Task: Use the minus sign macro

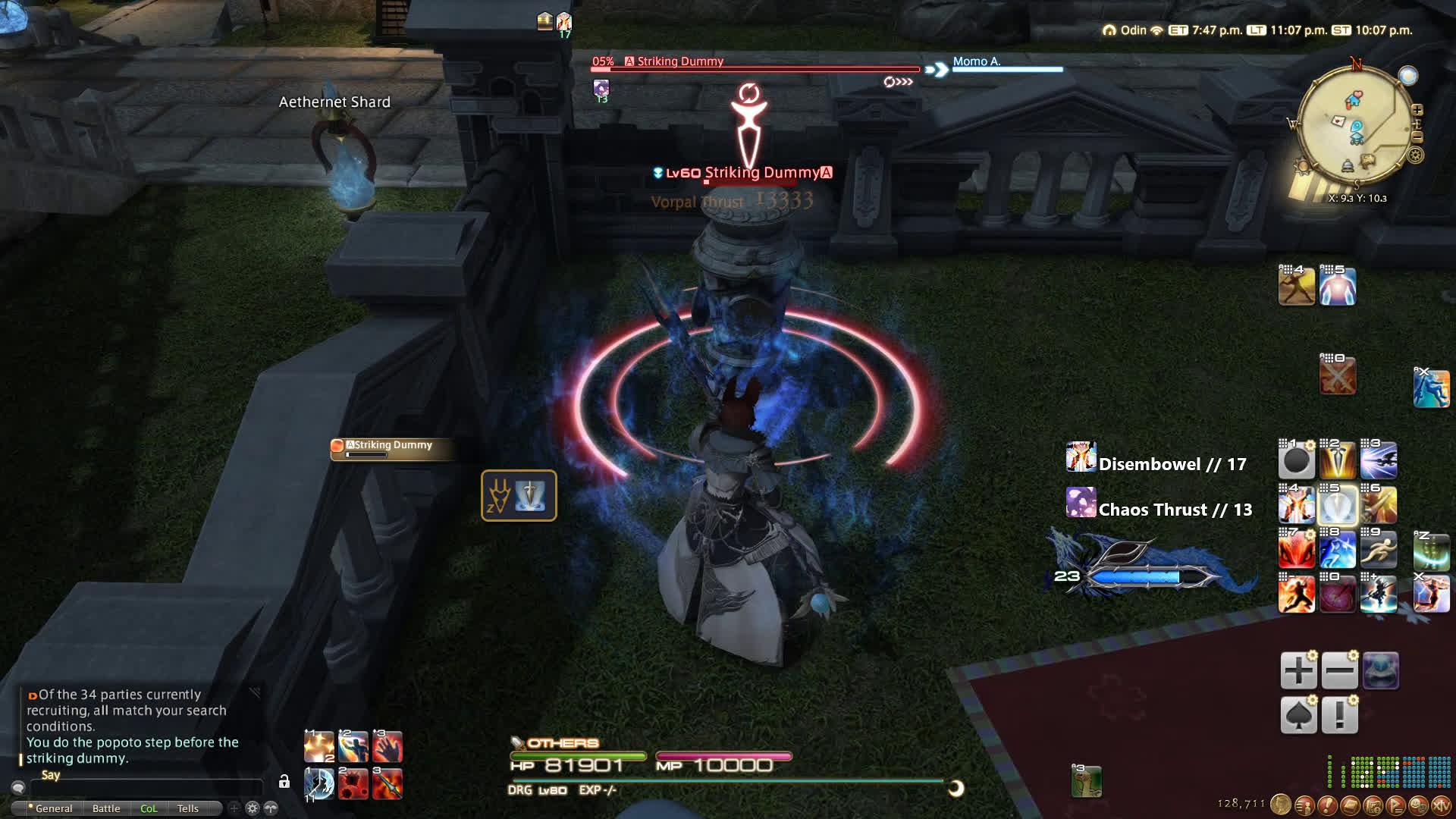Action: pyautogui.click(x=1339, y=671)
